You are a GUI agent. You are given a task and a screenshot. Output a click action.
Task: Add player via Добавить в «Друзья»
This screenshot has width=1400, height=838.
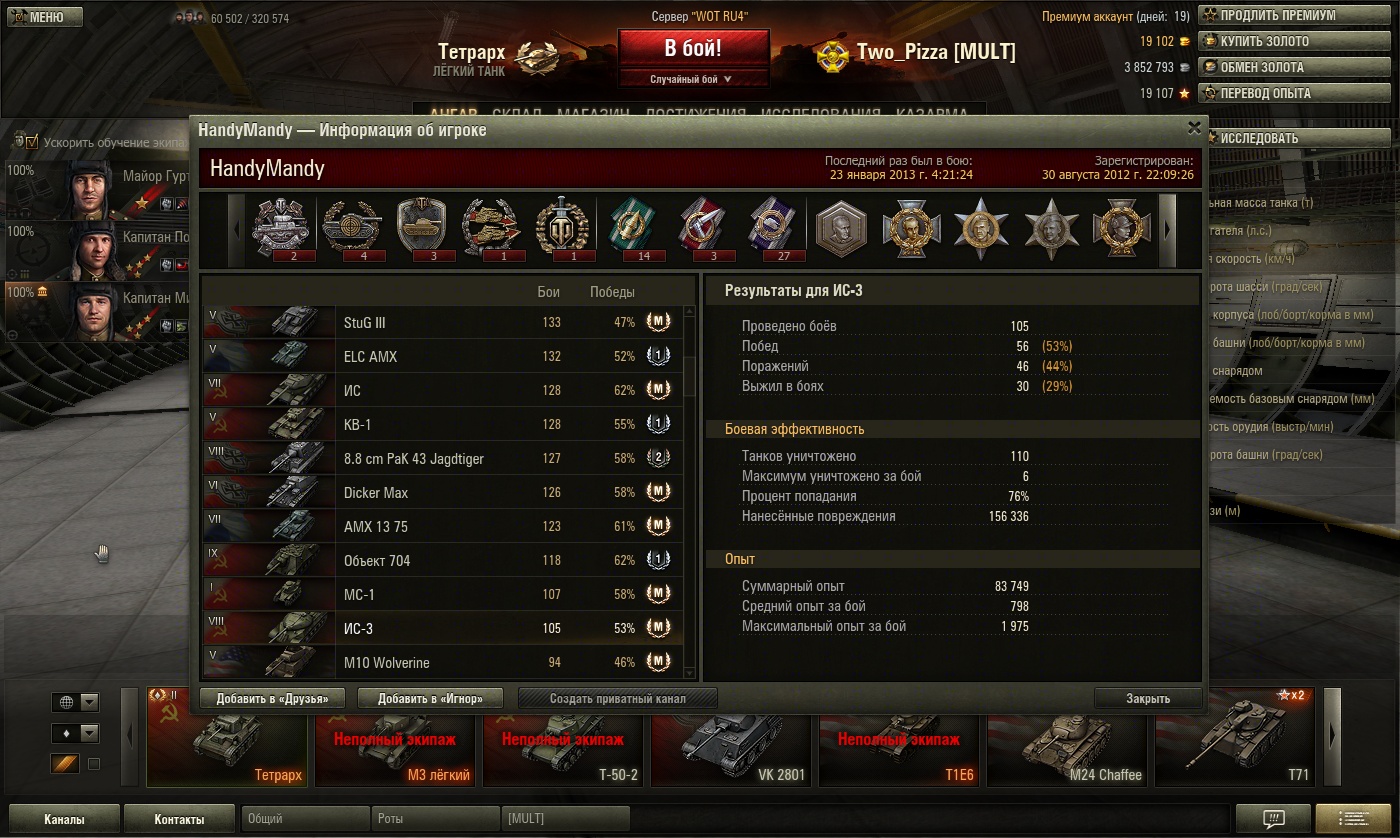click(x=272, y=698)
